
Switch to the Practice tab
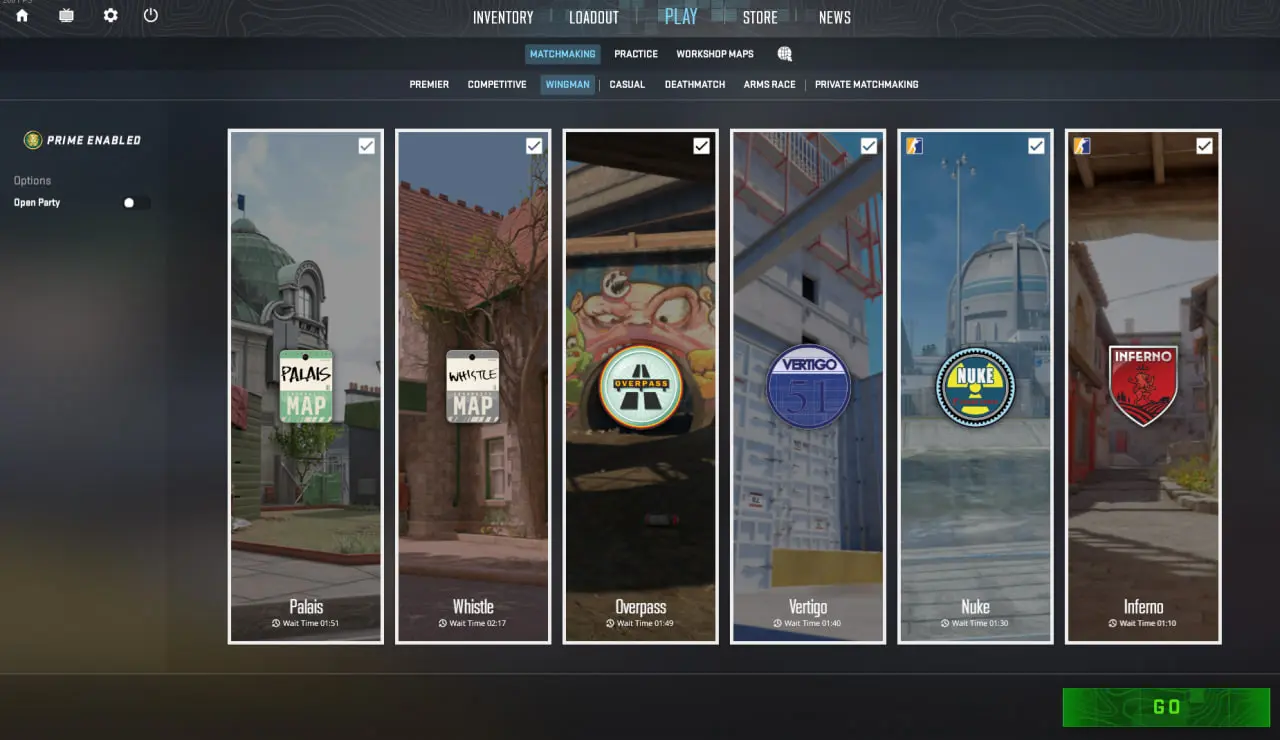636,54
